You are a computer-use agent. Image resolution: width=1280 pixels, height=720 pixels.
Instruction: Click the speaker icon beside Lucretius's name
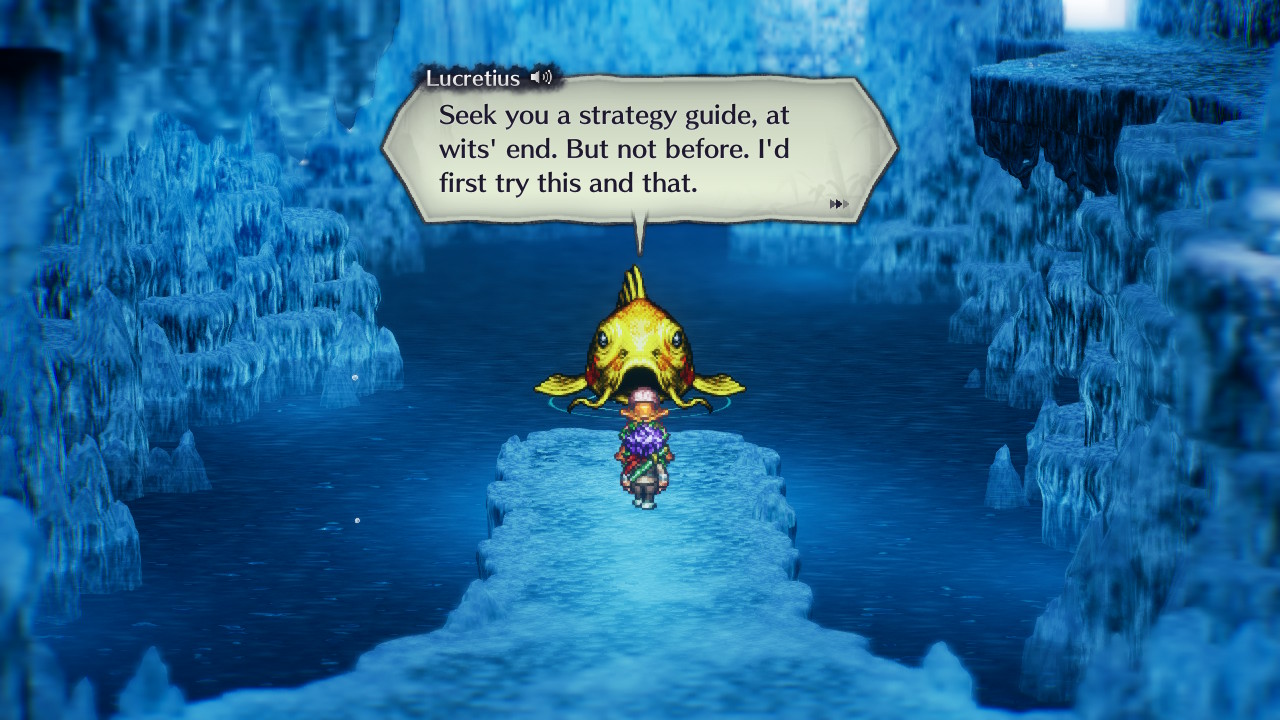coord(541,77)
